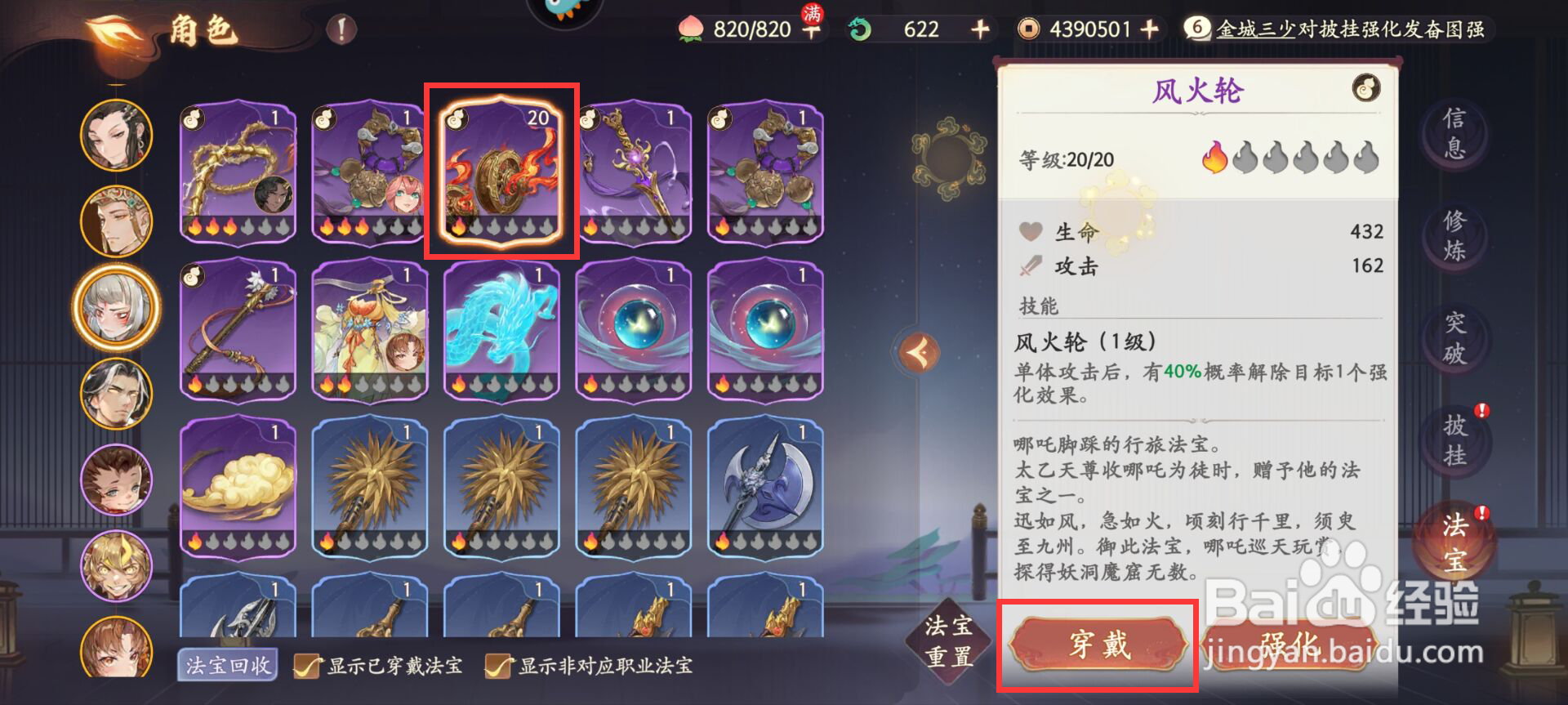Select the glowing 风火轮 wheel treasure card
The width and height of the screenshot is (1568, 705).
tap(501, 170)
